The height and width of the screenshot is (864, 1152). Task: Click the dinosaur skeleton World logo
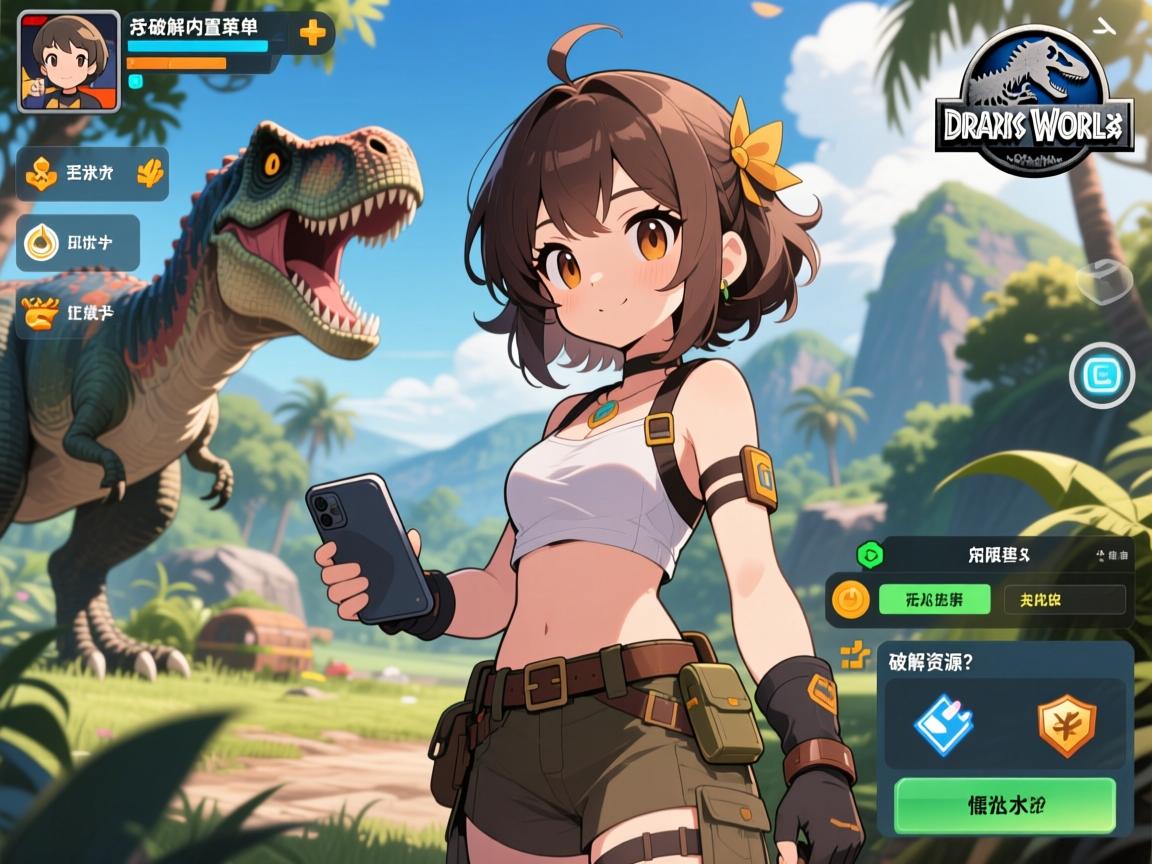pos(1035,98)
